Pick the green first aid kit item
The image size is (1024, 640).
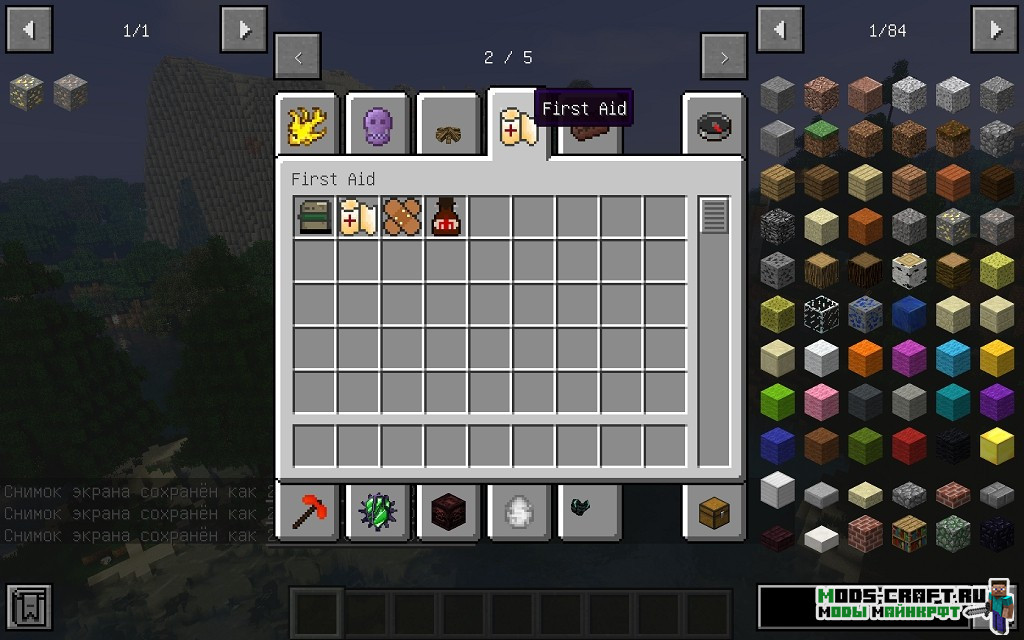click(x=314, y=217)
